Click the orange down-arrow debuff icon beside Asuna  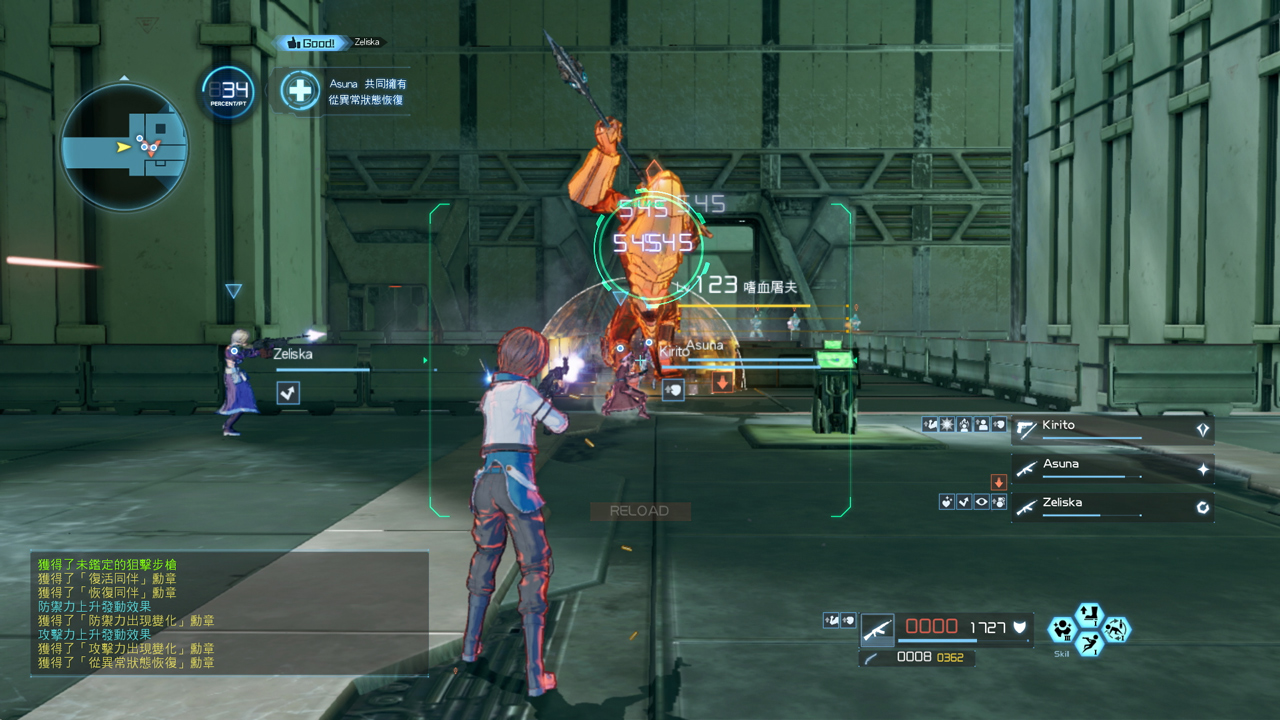click(x=998, y=482)
